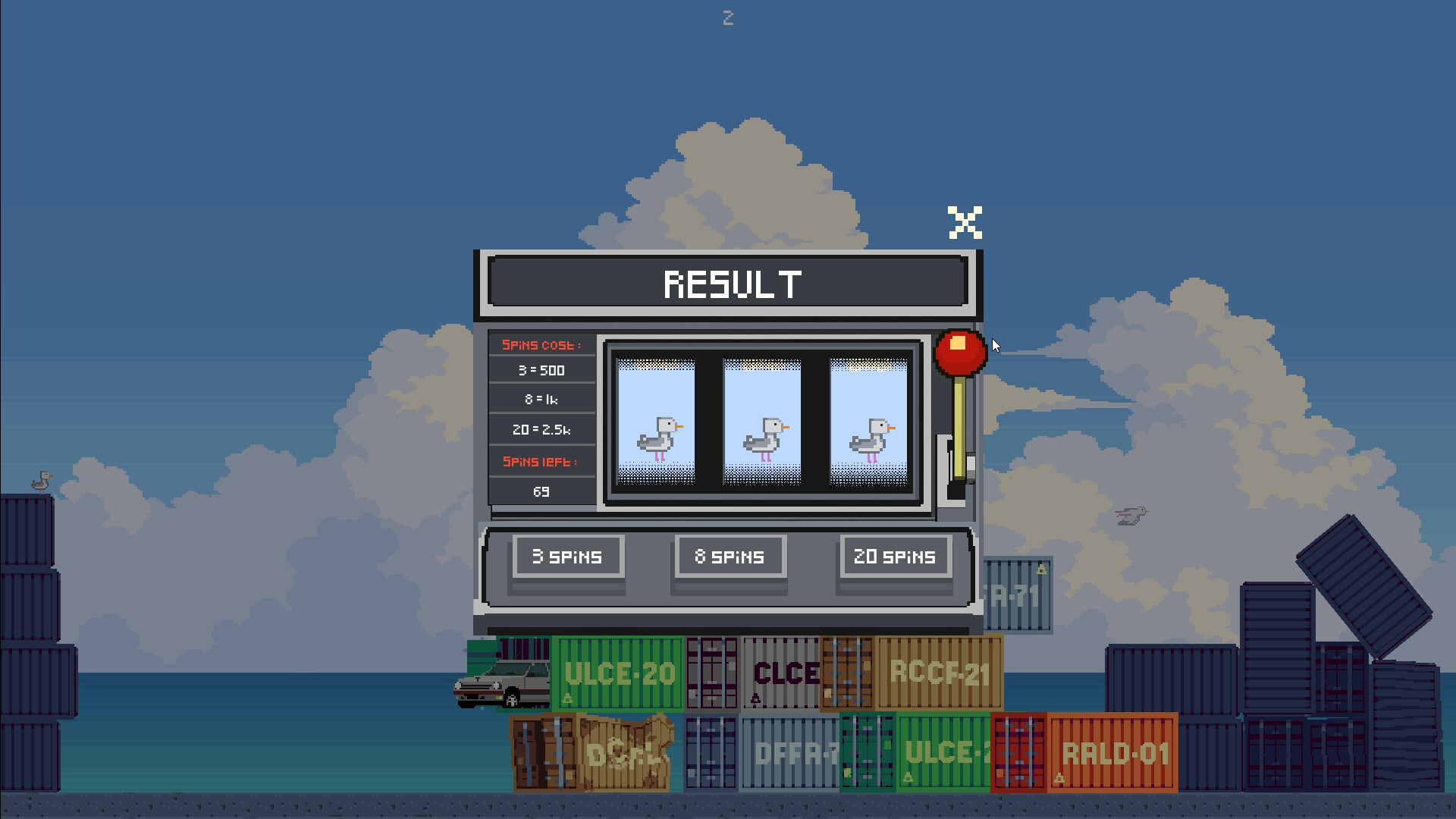Viewport: 1456px width, 819px height.
Task: Select the 8 spins option
Action: click(x=730, y=557)
